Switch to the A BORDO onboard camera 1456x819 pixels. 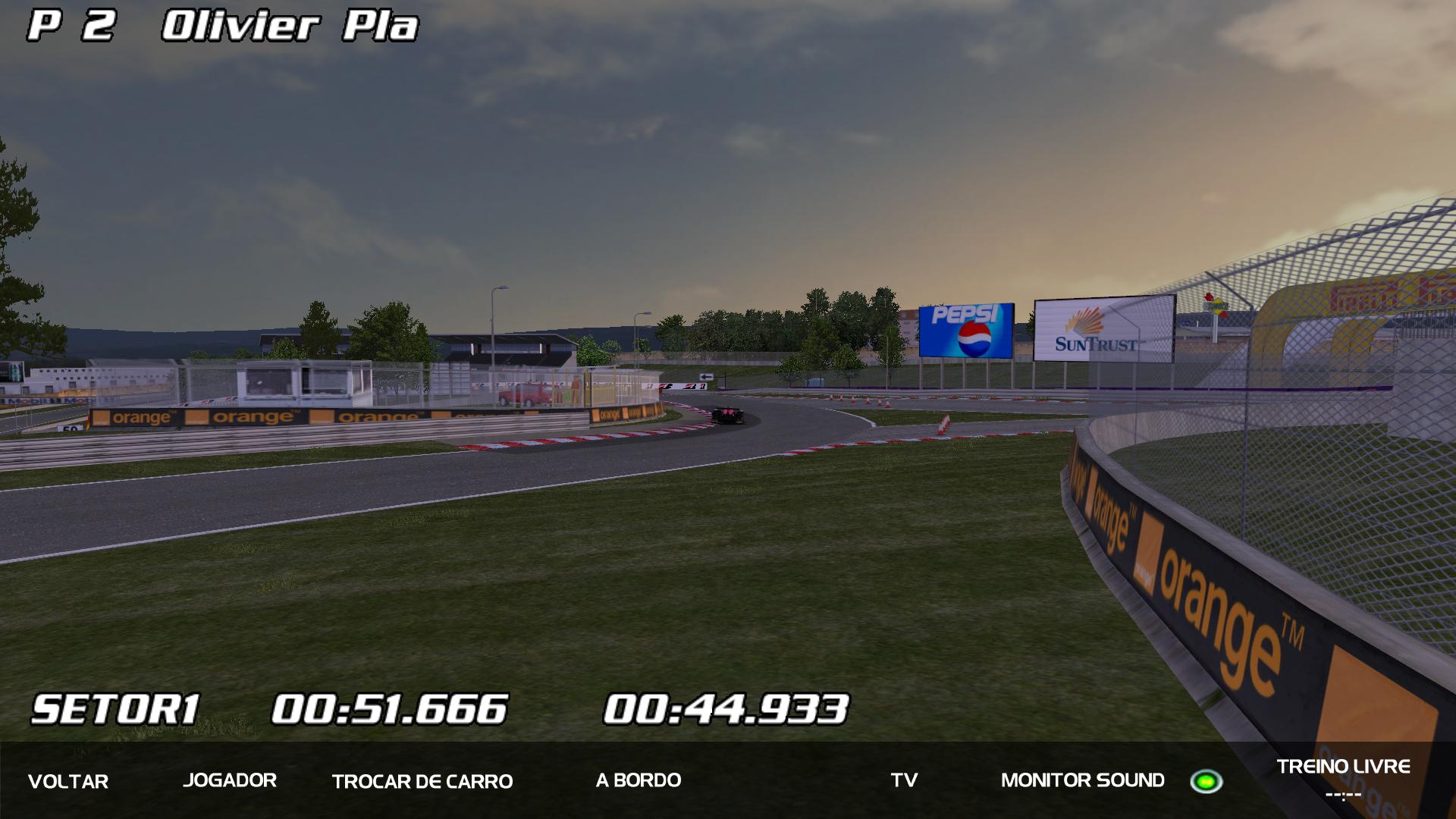(x=639, y=780)
